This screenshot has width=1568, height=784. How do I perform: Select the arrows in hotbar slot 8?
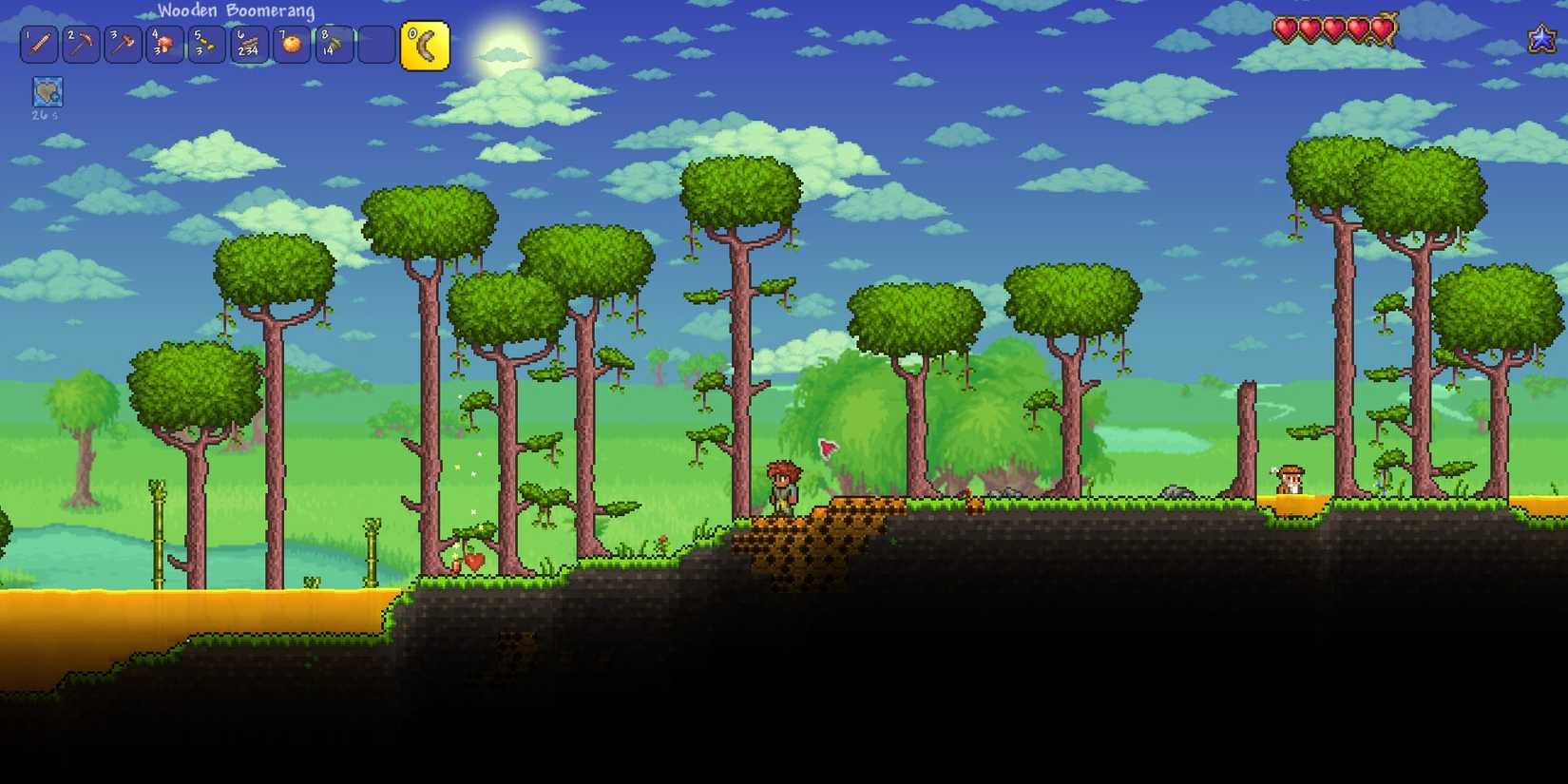[x=332, y=44]
